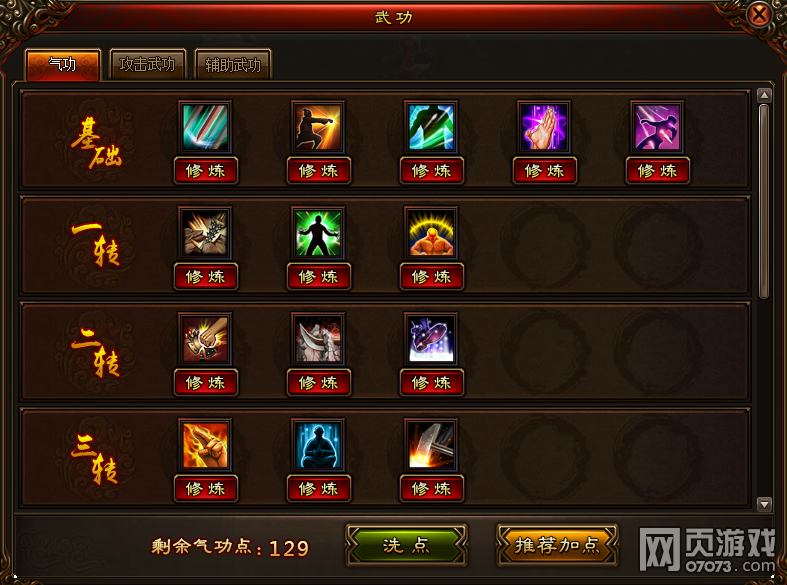Click the flaming fist skill icon
This screenshot has width=787, height=585.
point(206,445)
